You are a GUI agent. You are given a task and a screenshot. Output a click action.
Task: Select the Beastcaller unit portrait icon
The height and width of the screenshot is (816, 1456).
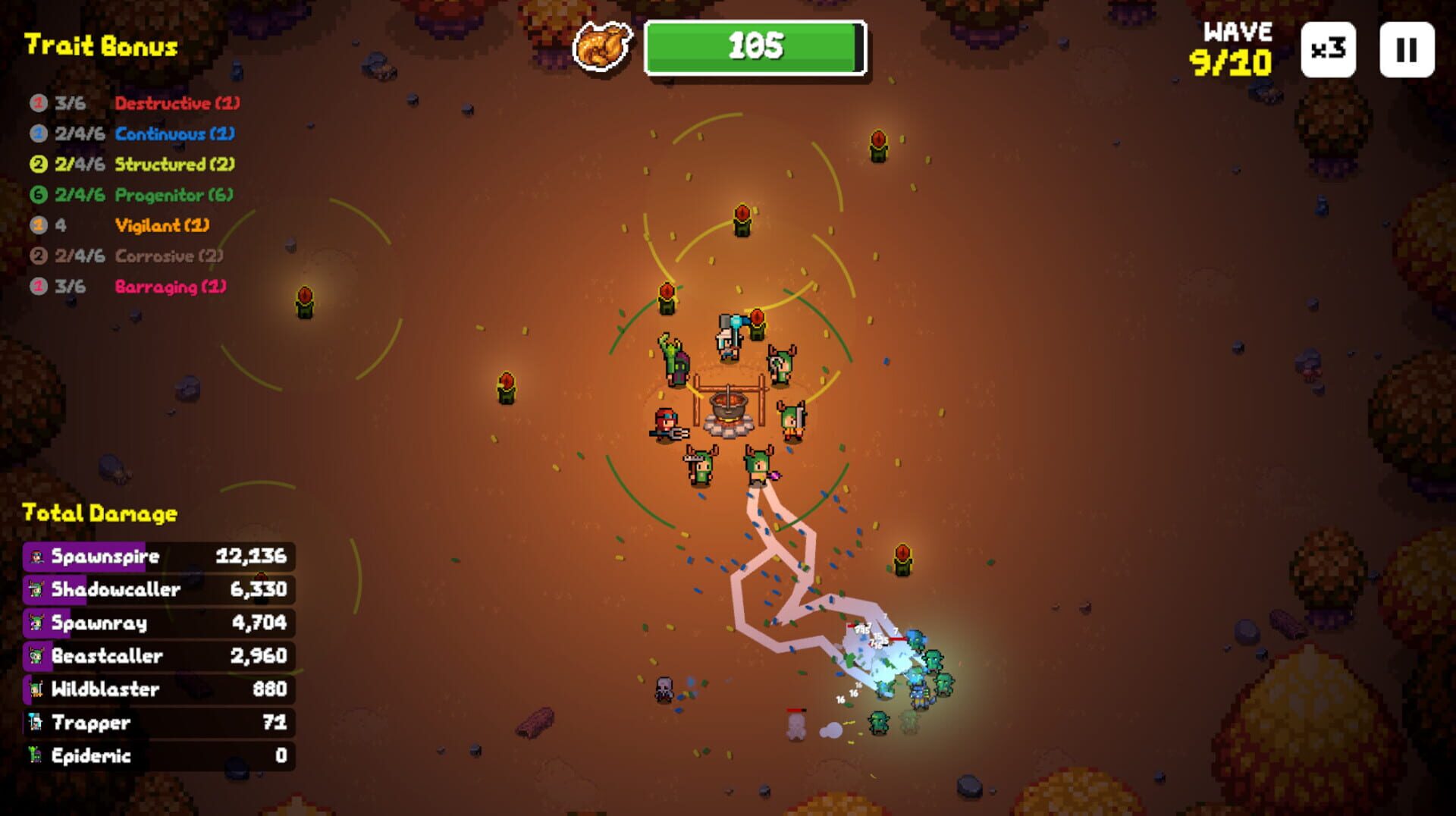click(36, 656)
